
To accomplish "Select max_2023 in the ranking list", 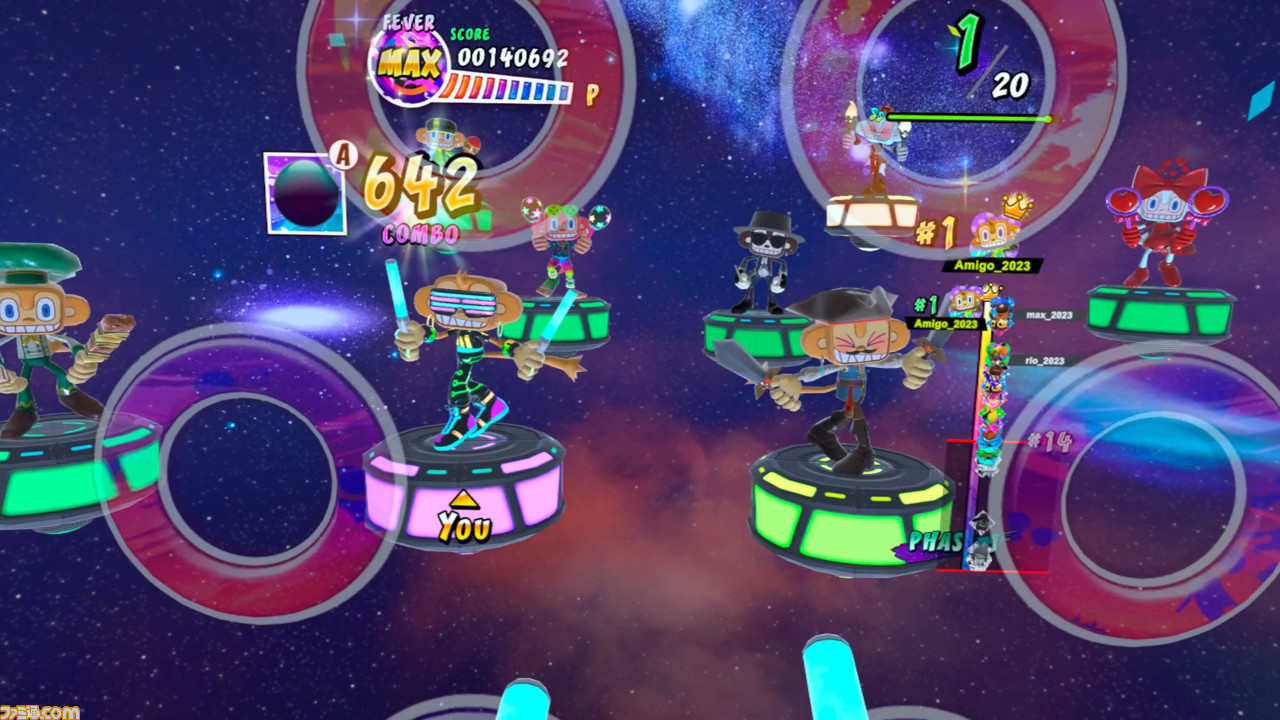I will pyautogui.click(x=1048, y=315).
